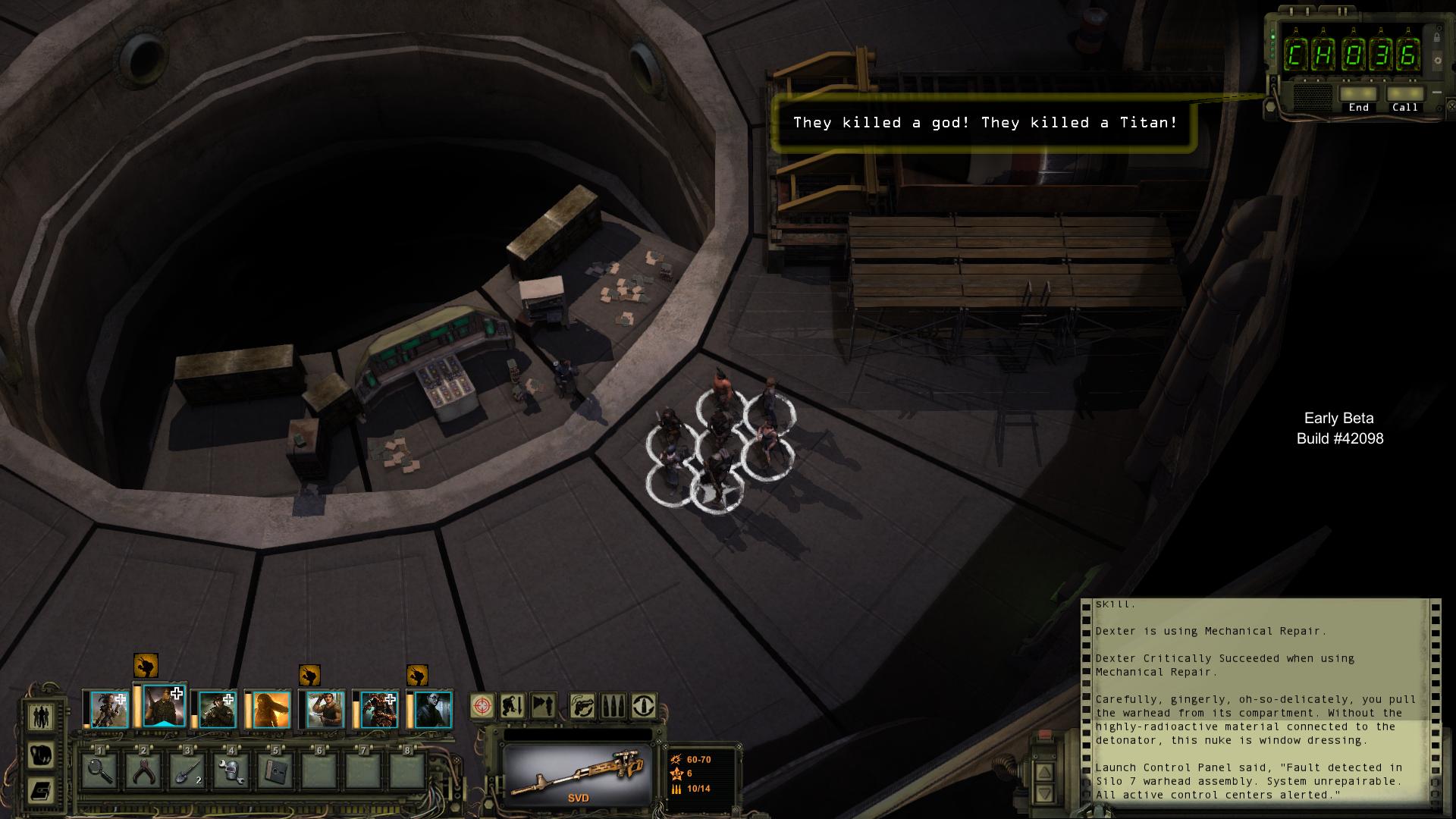This screenshot has height=819, width=1456.
Task: Select the magnifying glass hotbar slot
Action: [x=101, y=771]
